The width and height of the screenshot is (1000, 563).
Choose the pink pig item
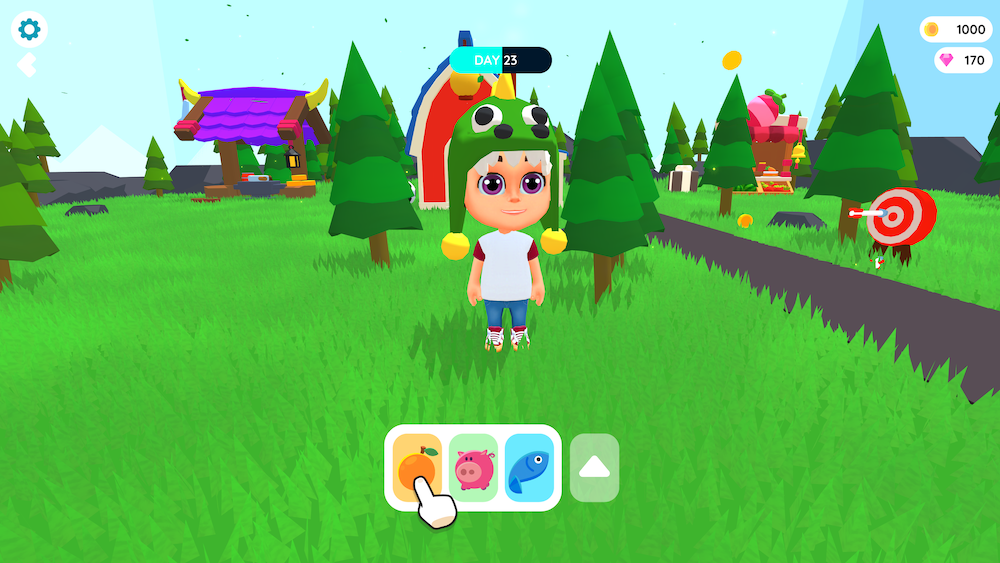pyautogui.click(x=473, y=467)
